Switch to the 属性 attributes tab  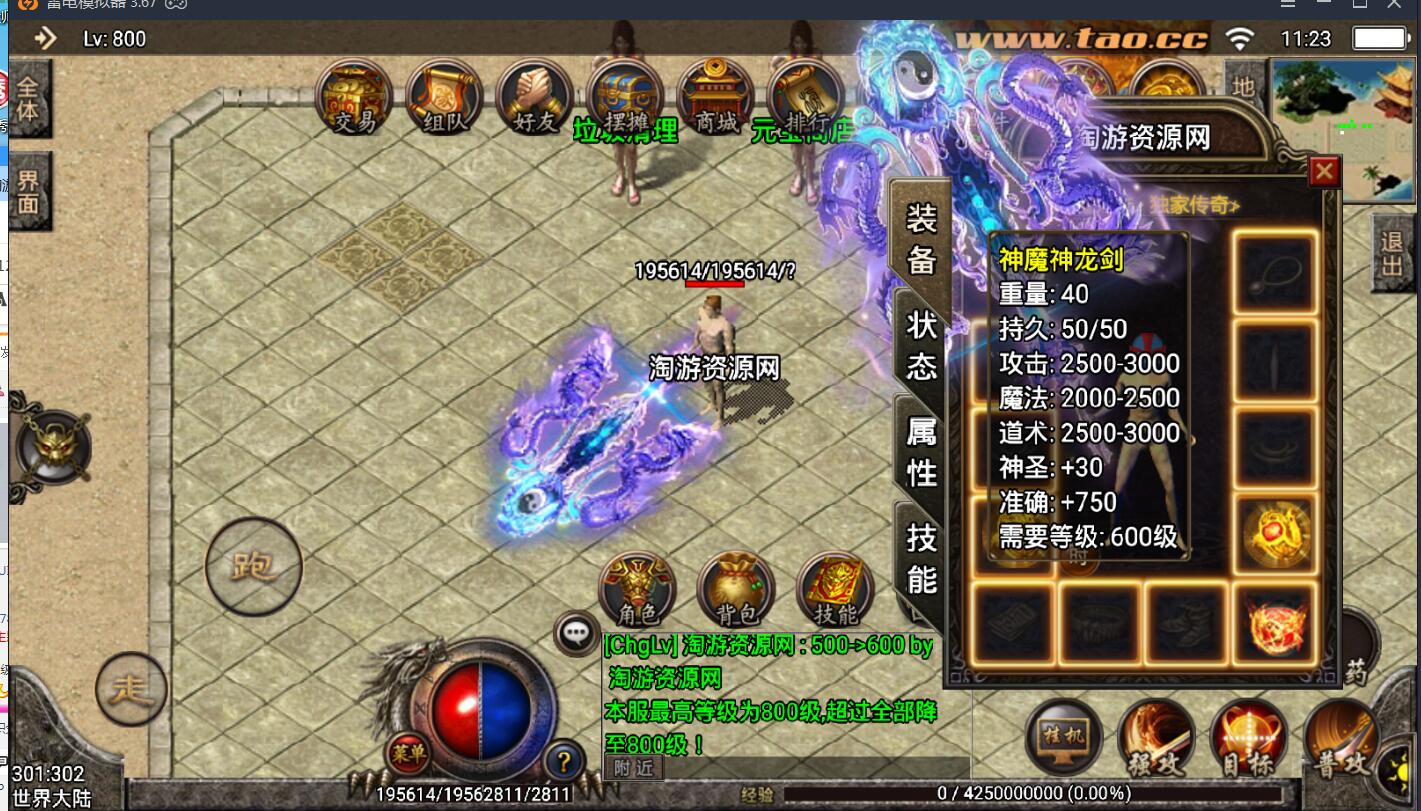pyautogui.click(x=922, y=451)
